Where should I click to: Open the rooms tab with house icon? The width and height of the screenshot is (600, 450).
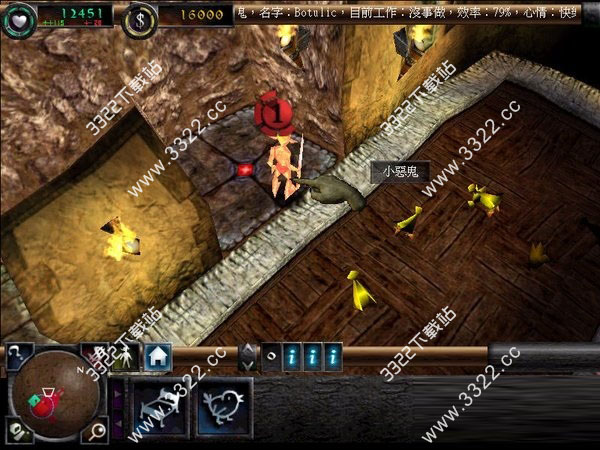pyautogui.click(x=157, y=356)
